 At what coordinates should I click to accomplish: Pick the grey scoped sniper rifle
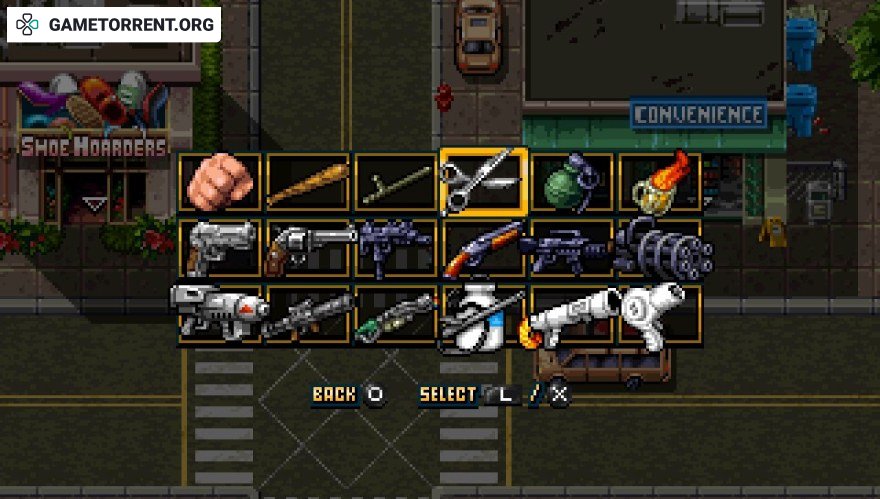coord(308,313)
